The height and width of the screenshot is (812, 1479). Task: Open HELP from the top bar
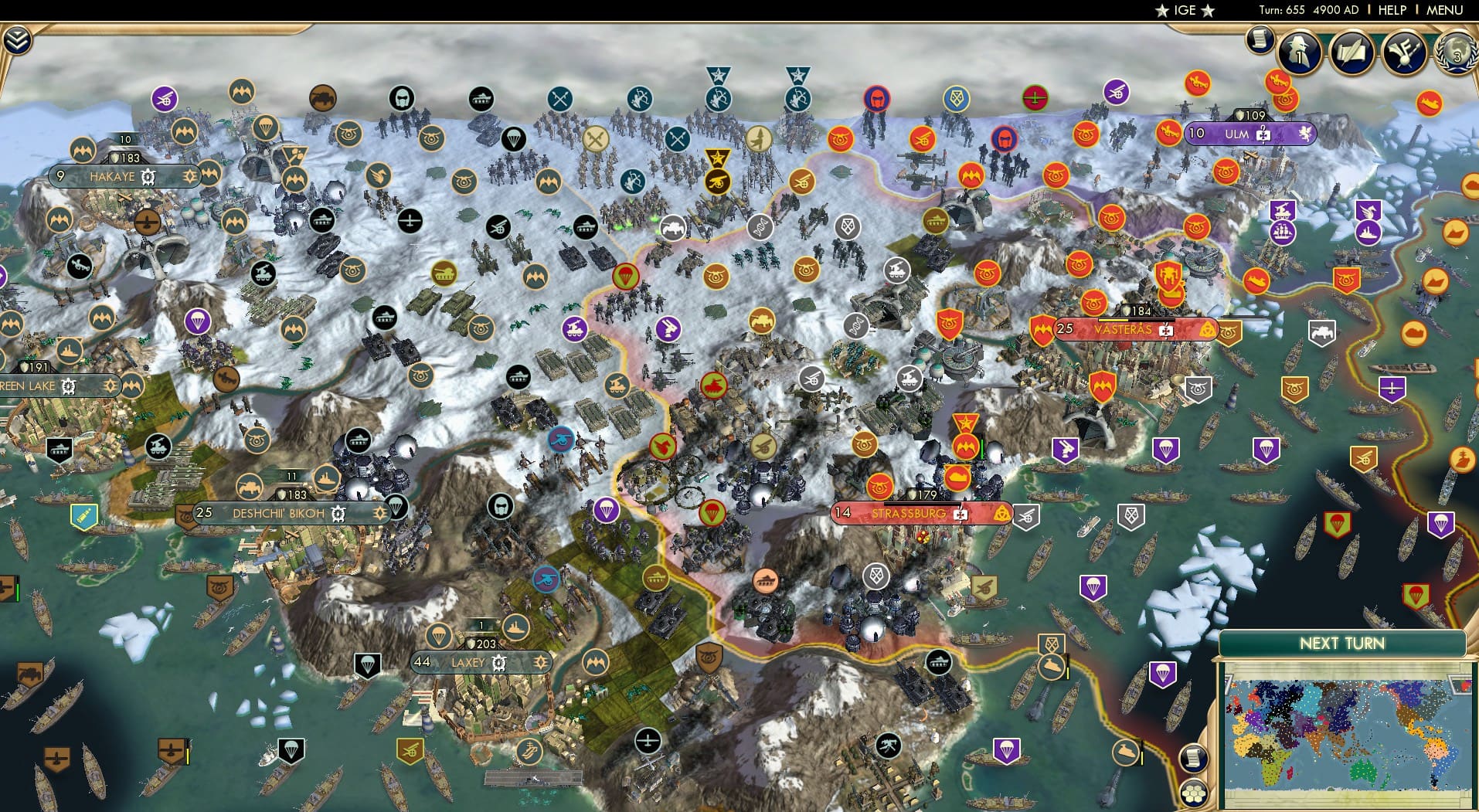coord(1392,10)
